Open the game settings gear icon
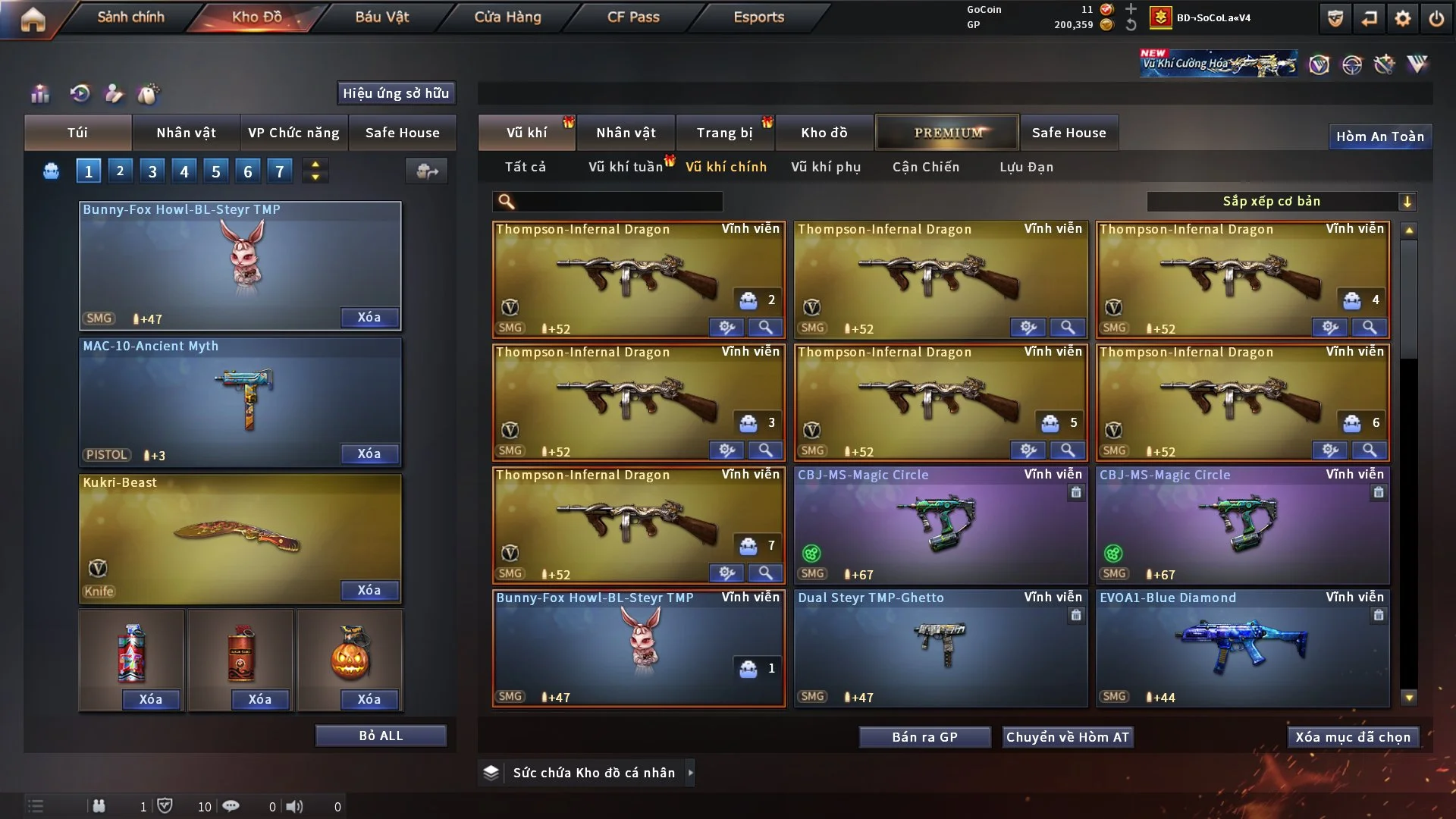The width and height of the screenshot is (1456, 819). (x=1404, y=17)
